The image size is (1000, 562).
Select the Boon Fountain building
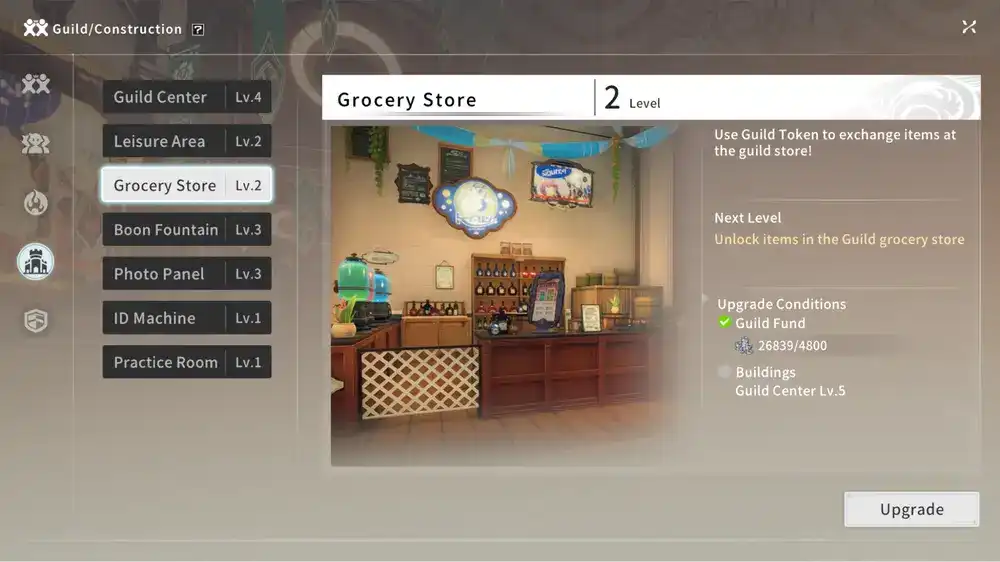(186, 230)
